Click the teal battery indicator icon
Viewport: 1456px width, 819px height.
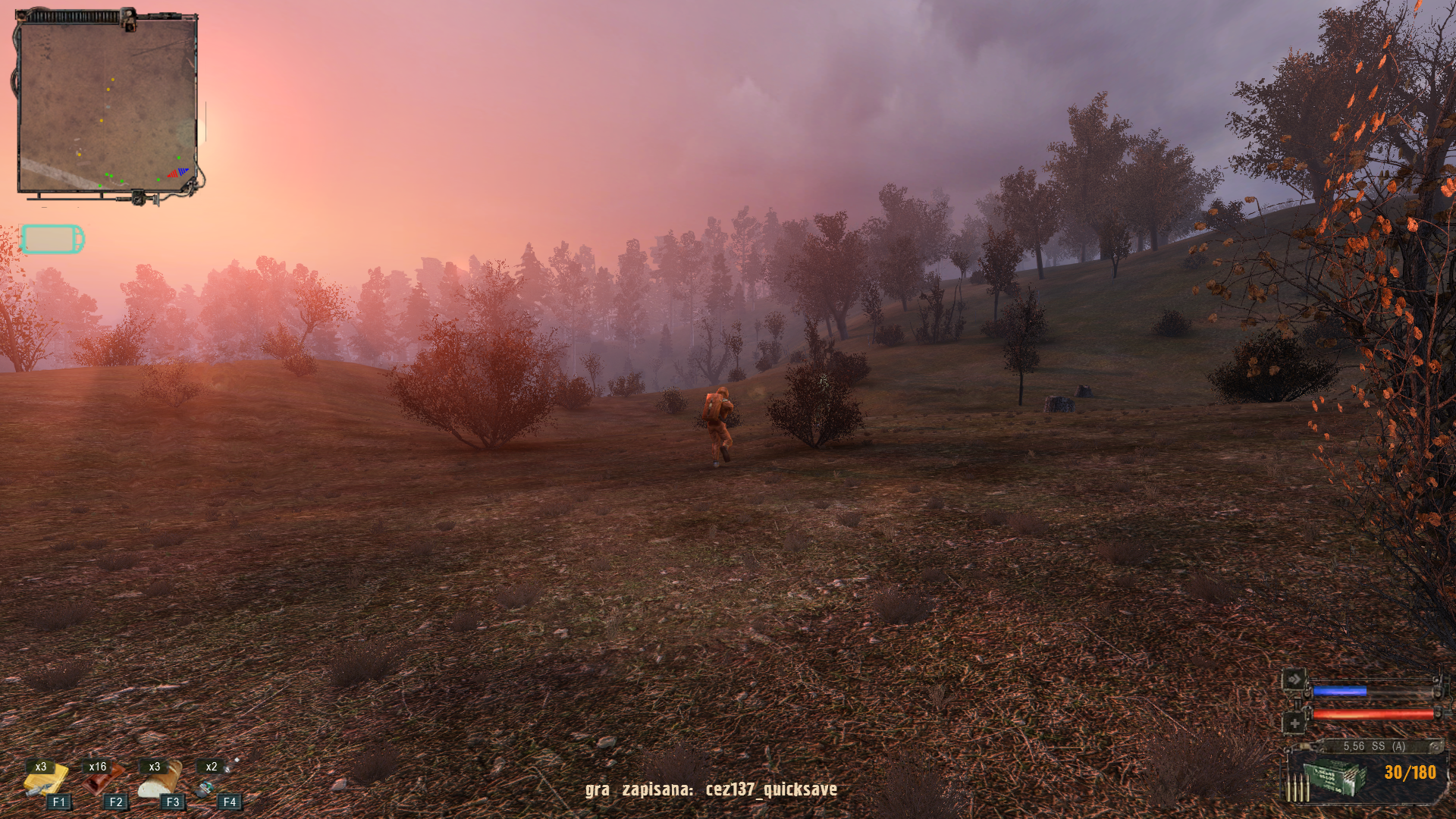52,239
